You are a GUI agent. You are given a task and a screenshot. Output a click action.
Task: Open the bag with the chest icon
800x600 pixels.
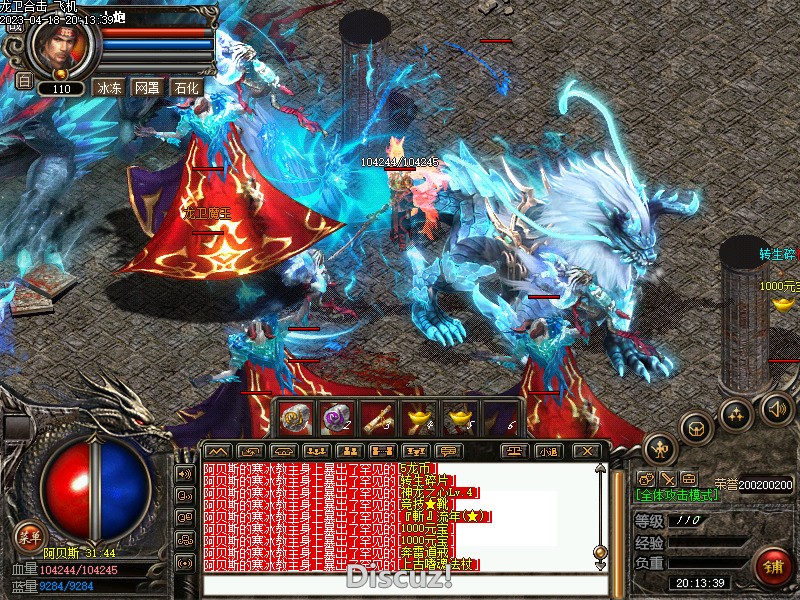[696, 428]
